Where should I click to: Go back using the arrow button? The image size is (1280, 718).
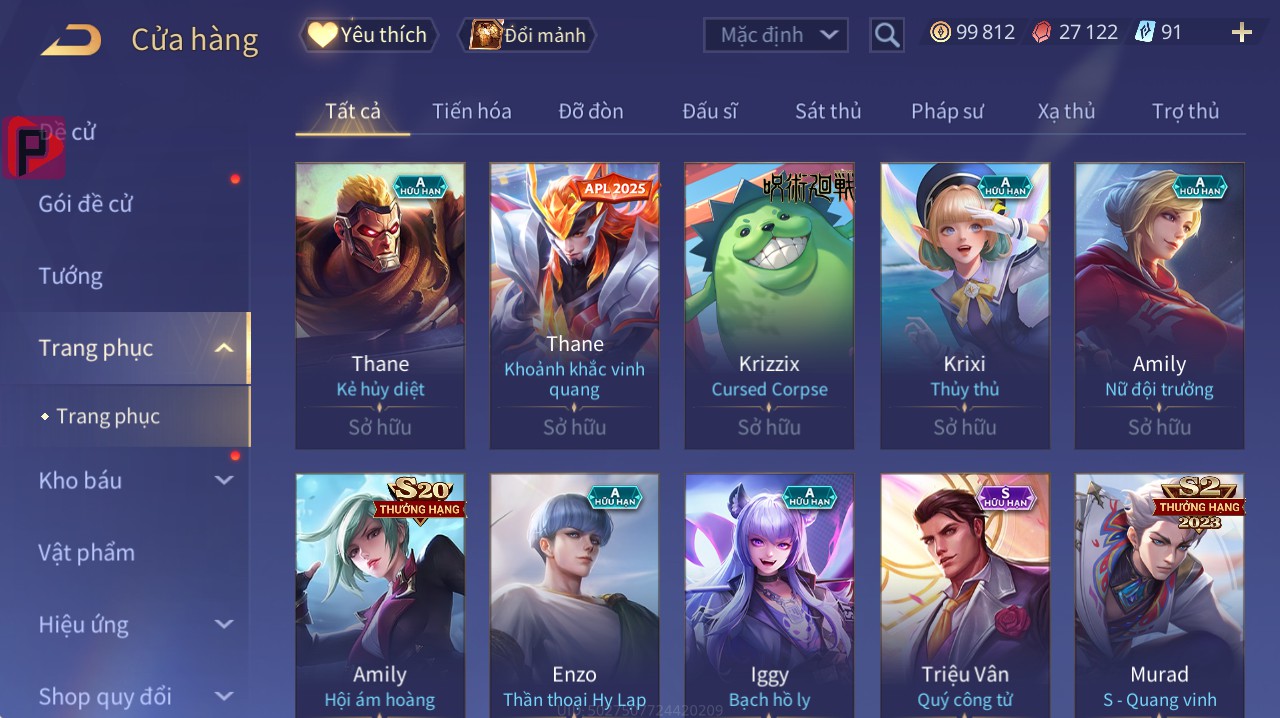pyautogui.click(x=71, y=40)
